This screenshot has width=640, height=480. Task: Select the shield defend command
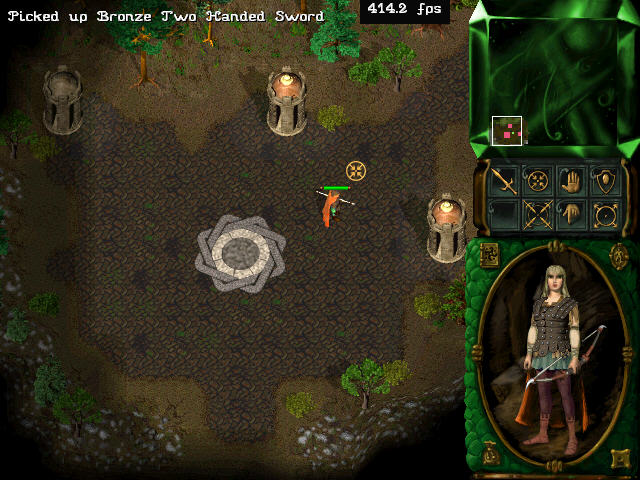point(604,182)
